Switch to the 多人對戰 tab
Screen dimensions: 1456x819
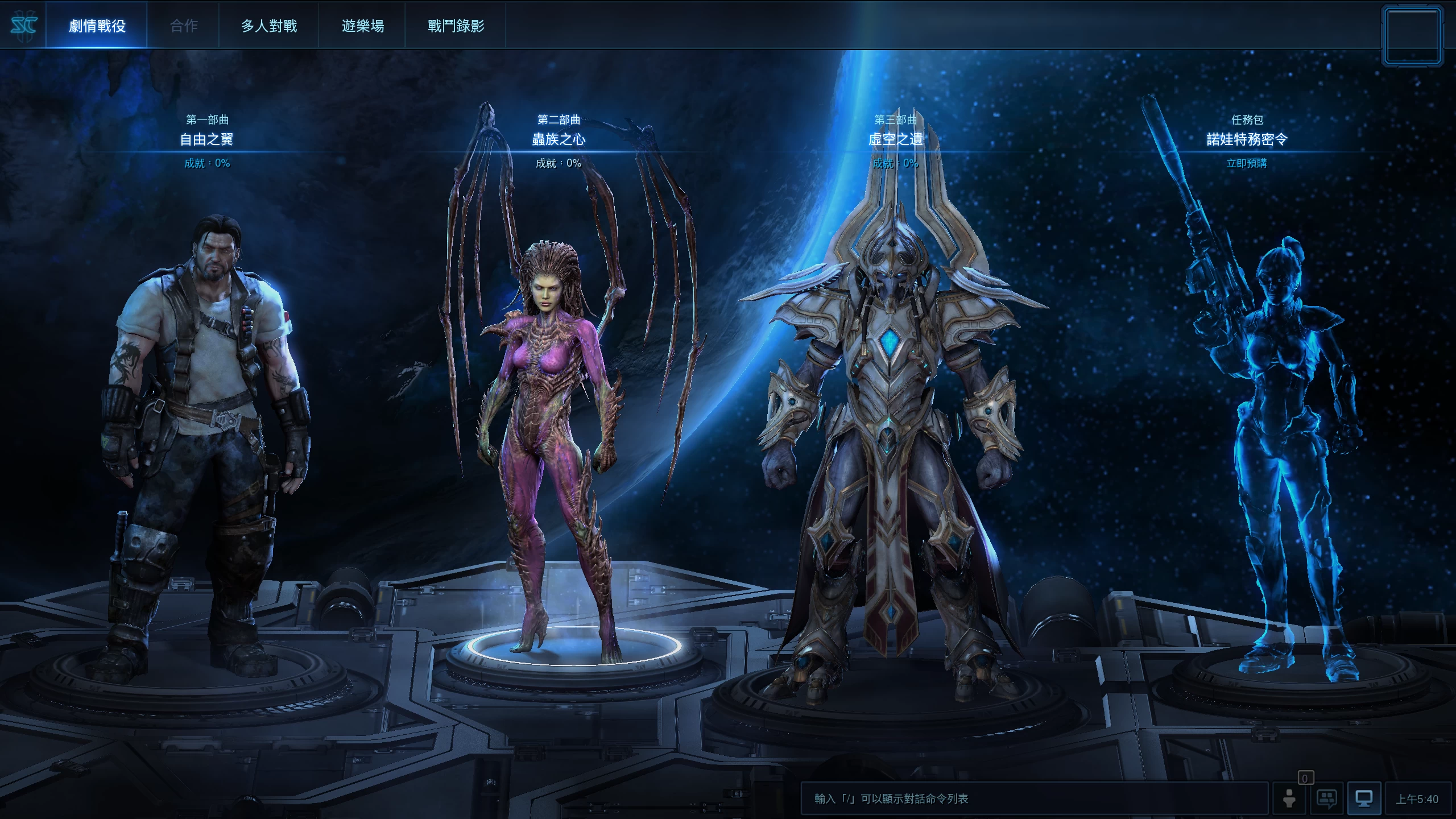(x=268, y=26)
